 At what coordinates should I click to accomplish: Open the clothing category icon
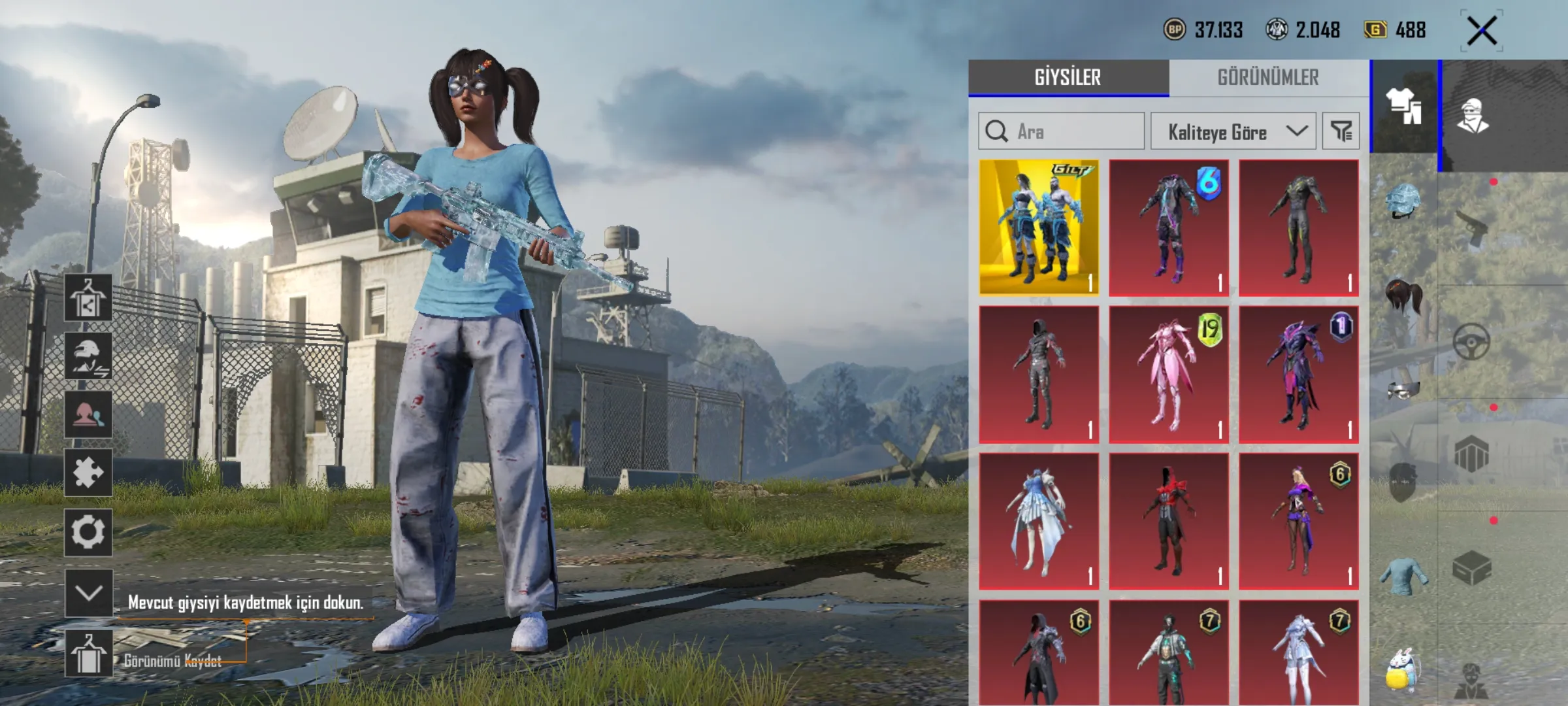[1403, 107]
